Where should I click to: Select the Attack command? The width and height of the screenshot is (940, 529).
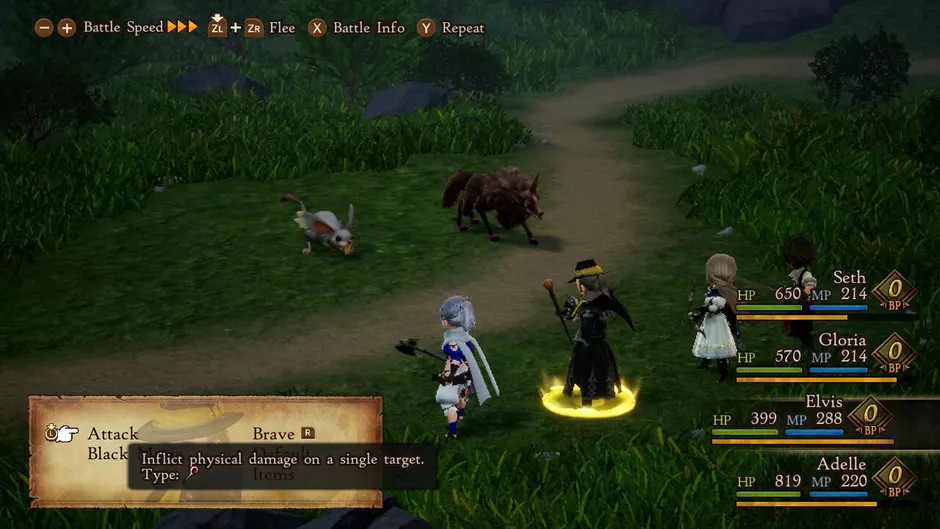point(113,434)
